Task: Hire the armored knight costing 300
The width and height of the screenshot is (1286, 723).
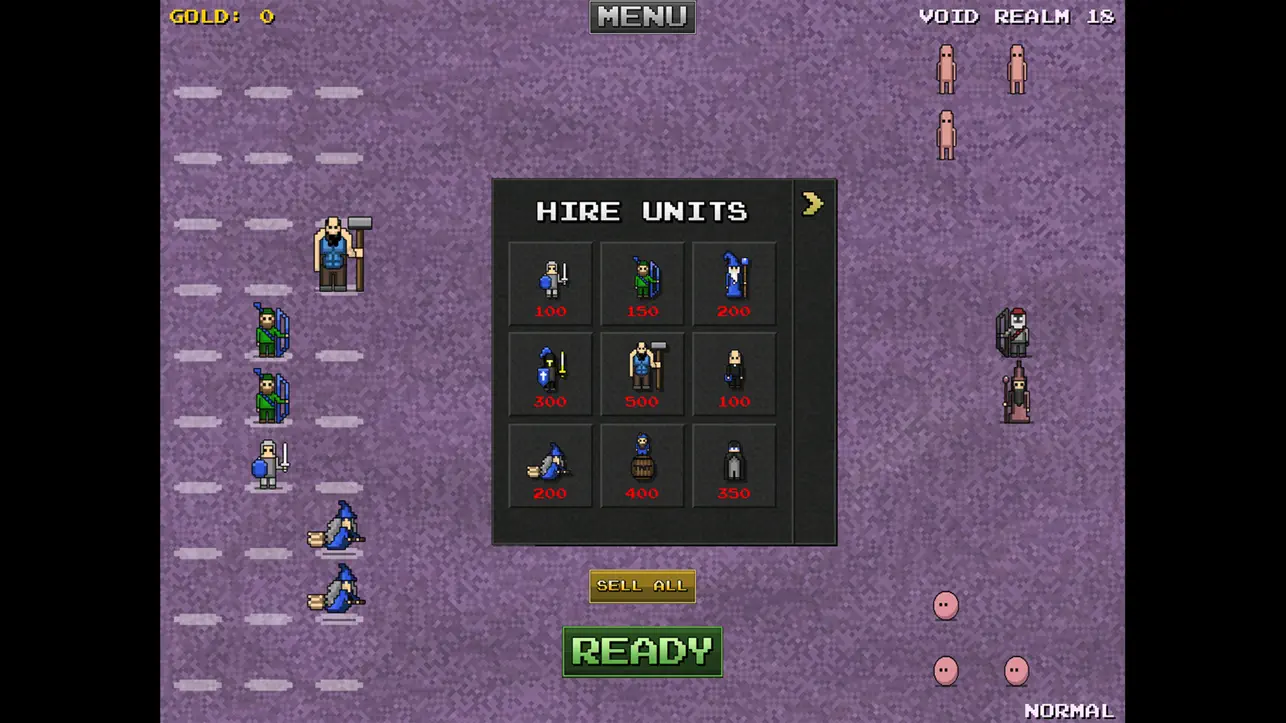Action: coord(549,374)
